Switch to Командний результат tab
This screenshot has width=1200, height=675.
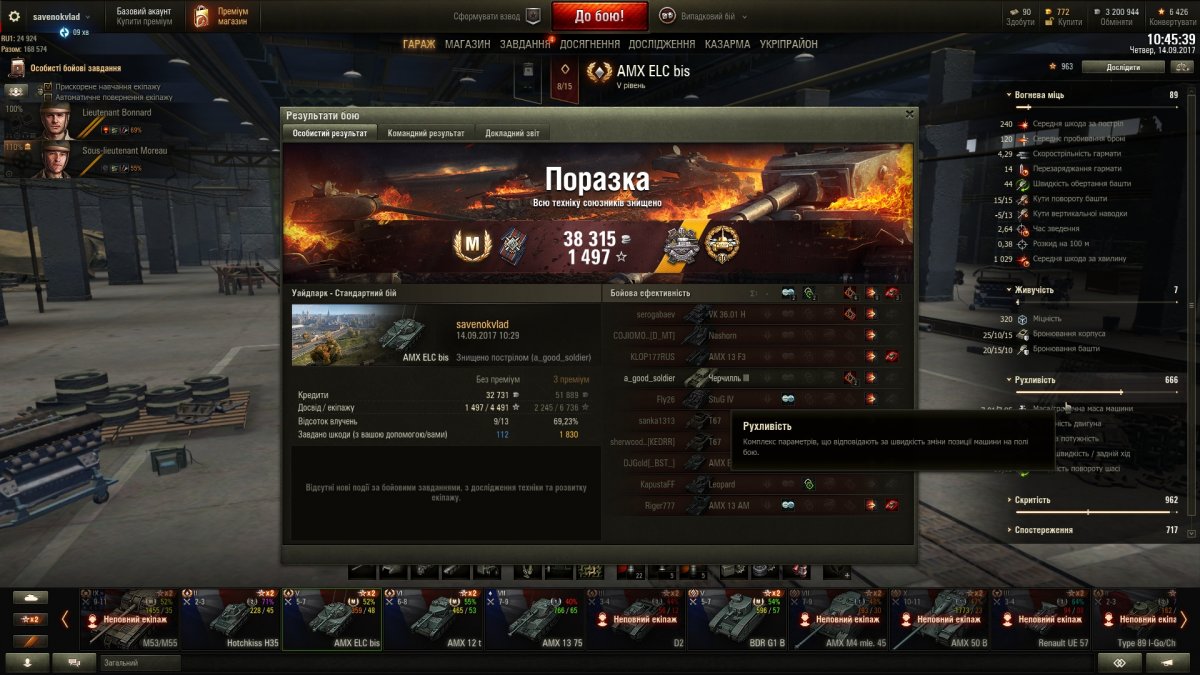425,133
